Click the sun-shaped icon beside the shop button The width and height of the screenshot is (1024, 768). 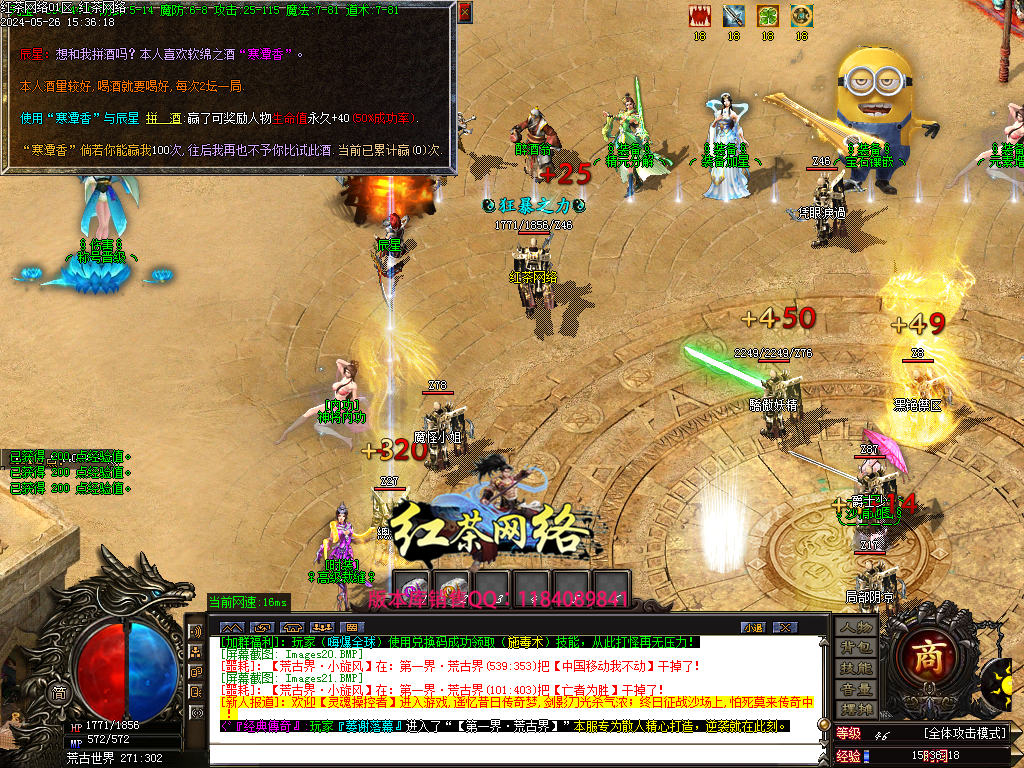click(x=1001, y=684)
